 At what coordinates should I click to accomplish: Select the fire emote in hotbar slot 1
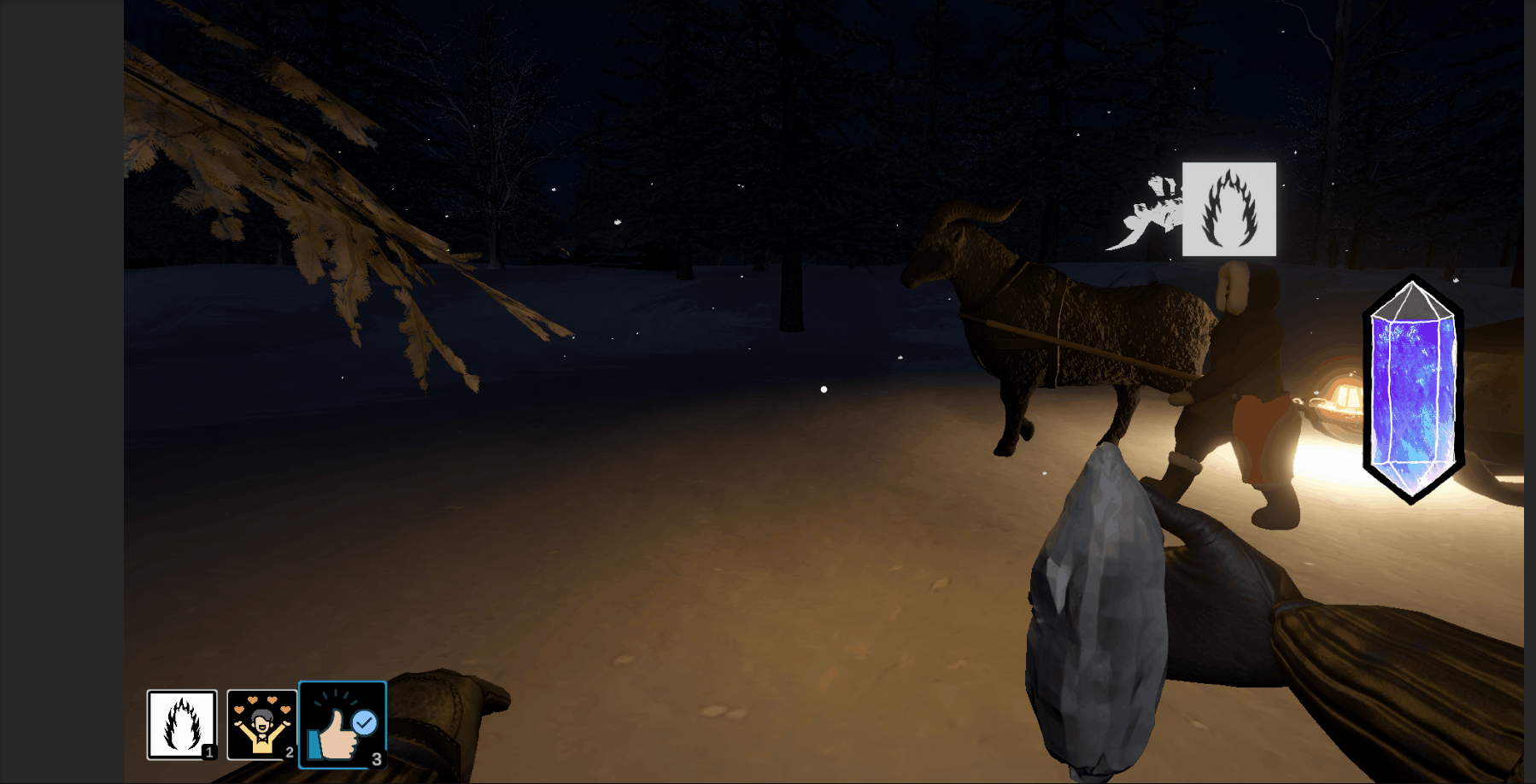pyautogui.click(x=180, y=724)
